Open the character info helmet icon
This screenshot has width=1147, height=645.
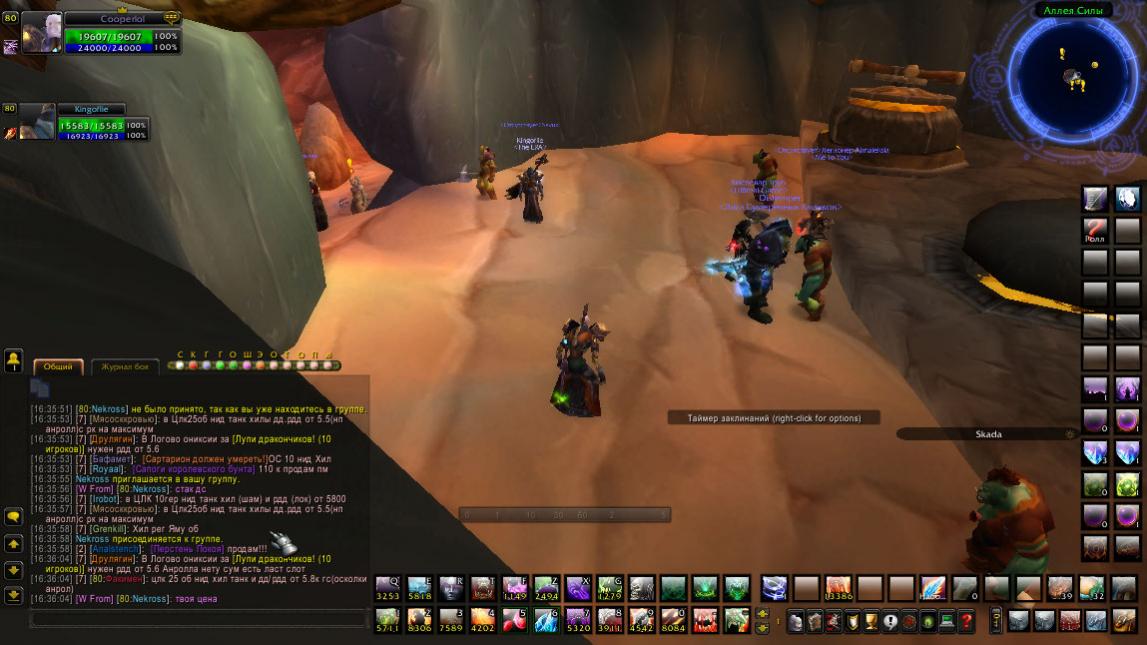point(795,621)
